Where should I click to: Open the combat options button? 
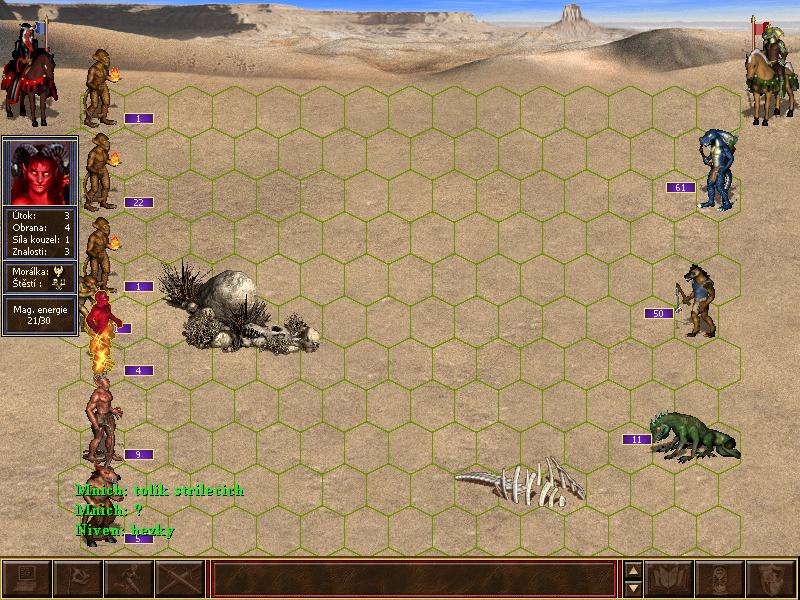pyautogui.click(x=27, y=579)
